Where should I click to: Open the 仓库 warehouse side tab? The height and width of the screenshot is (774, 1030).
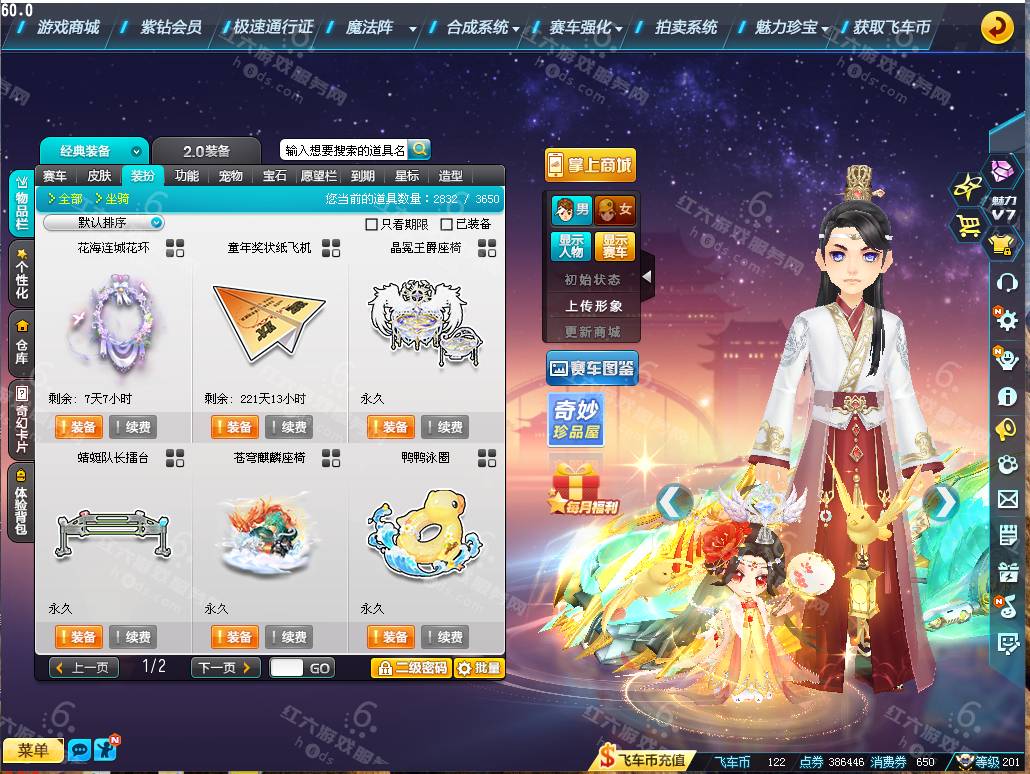(21, 342)
